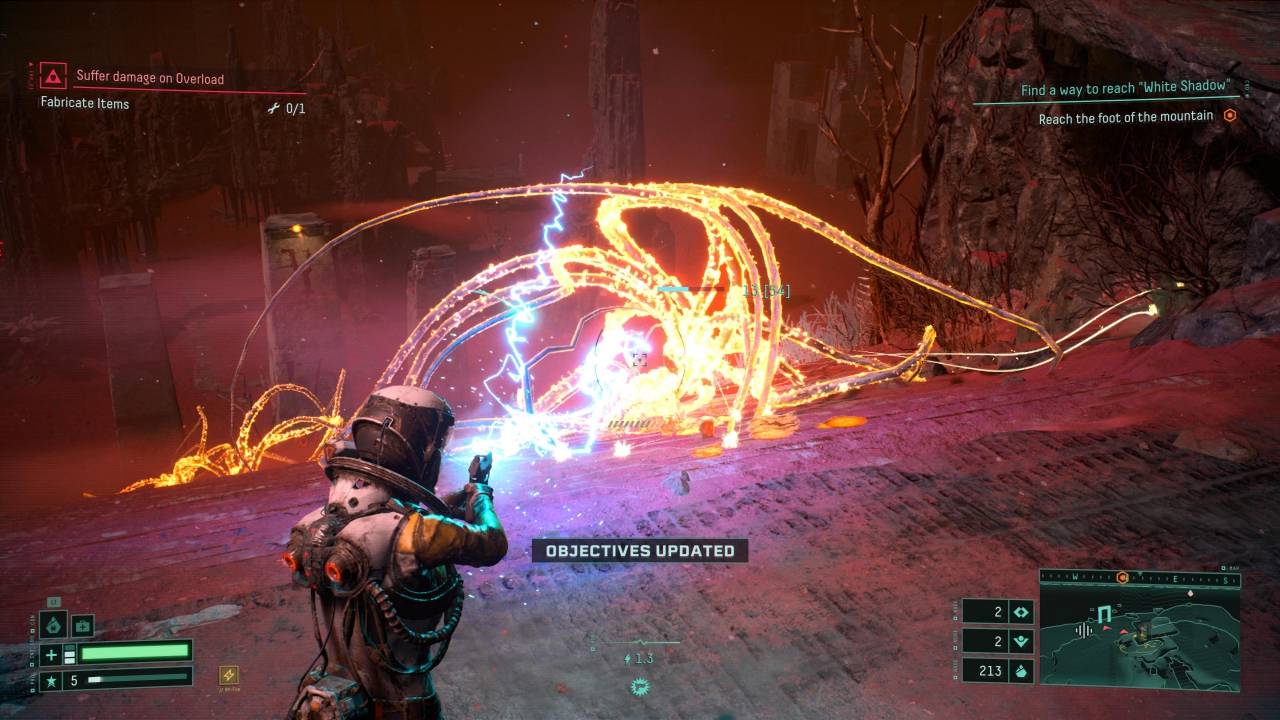The width and height of the screenshot is (1280, 720).
Task: Select the crystal shard consumable slot
Action: (54, 626)
